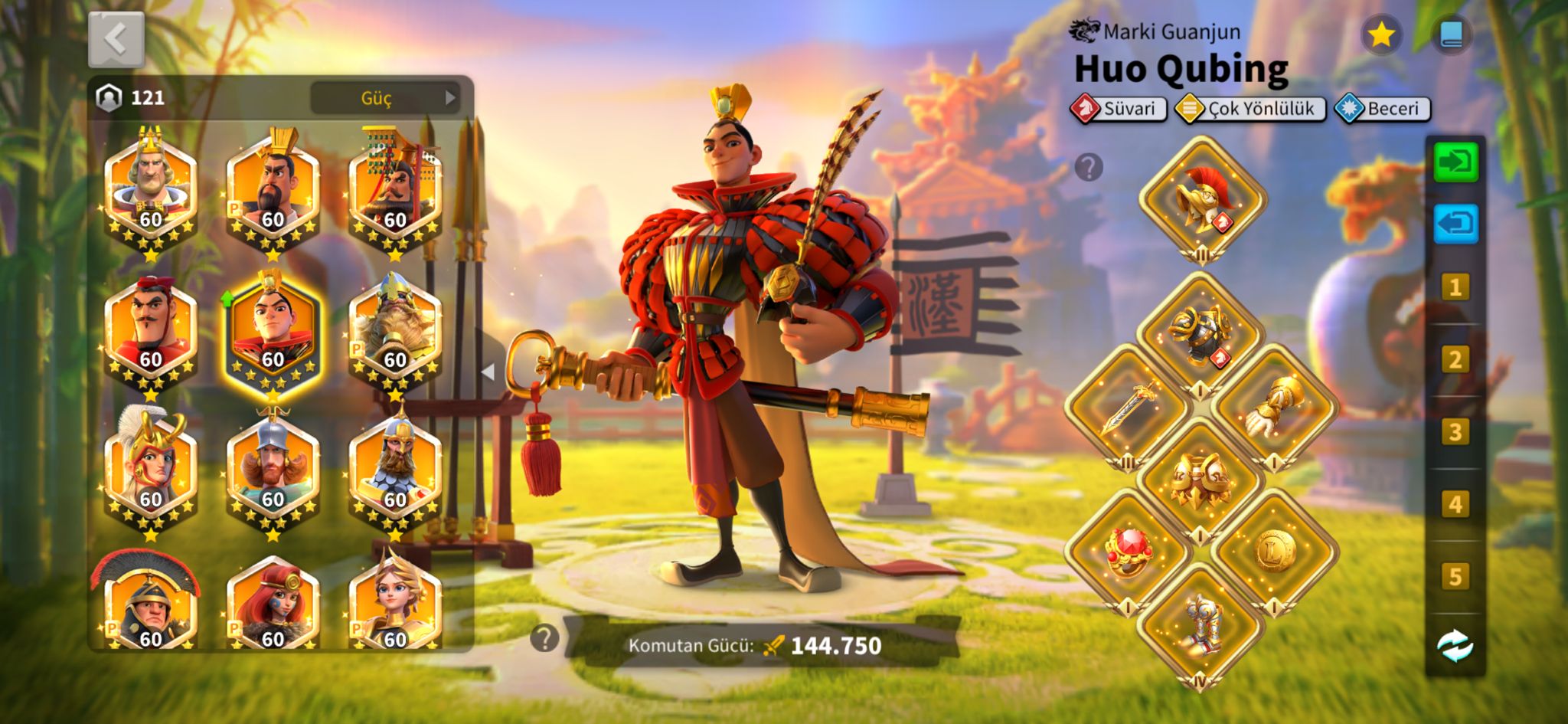
Task: Switch to equipment preset 1
Action: pyautogui.click(x=1455, y=287)
